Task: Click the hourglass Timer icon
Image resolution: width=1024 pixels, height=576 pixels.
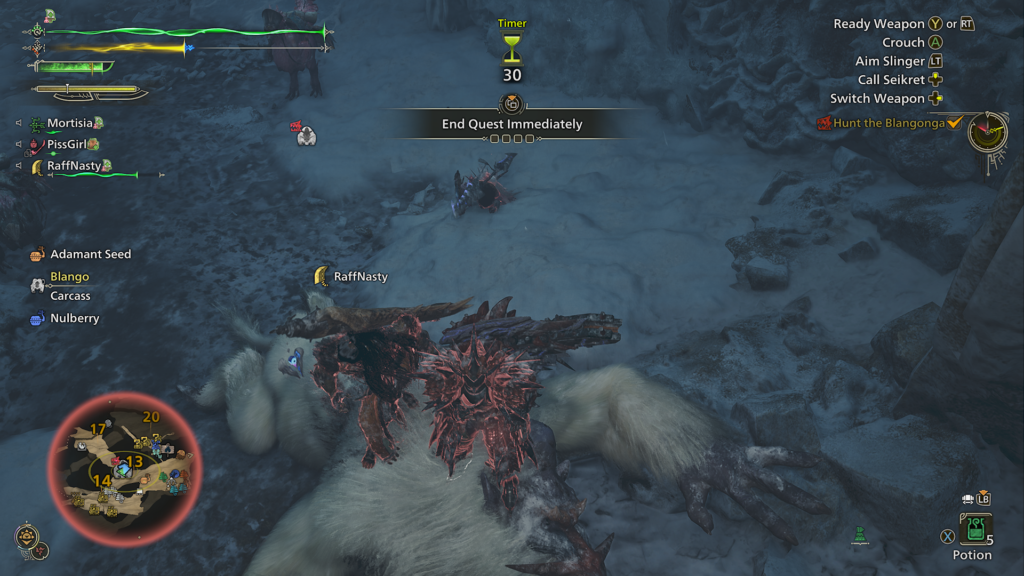Action: (512, 46)
